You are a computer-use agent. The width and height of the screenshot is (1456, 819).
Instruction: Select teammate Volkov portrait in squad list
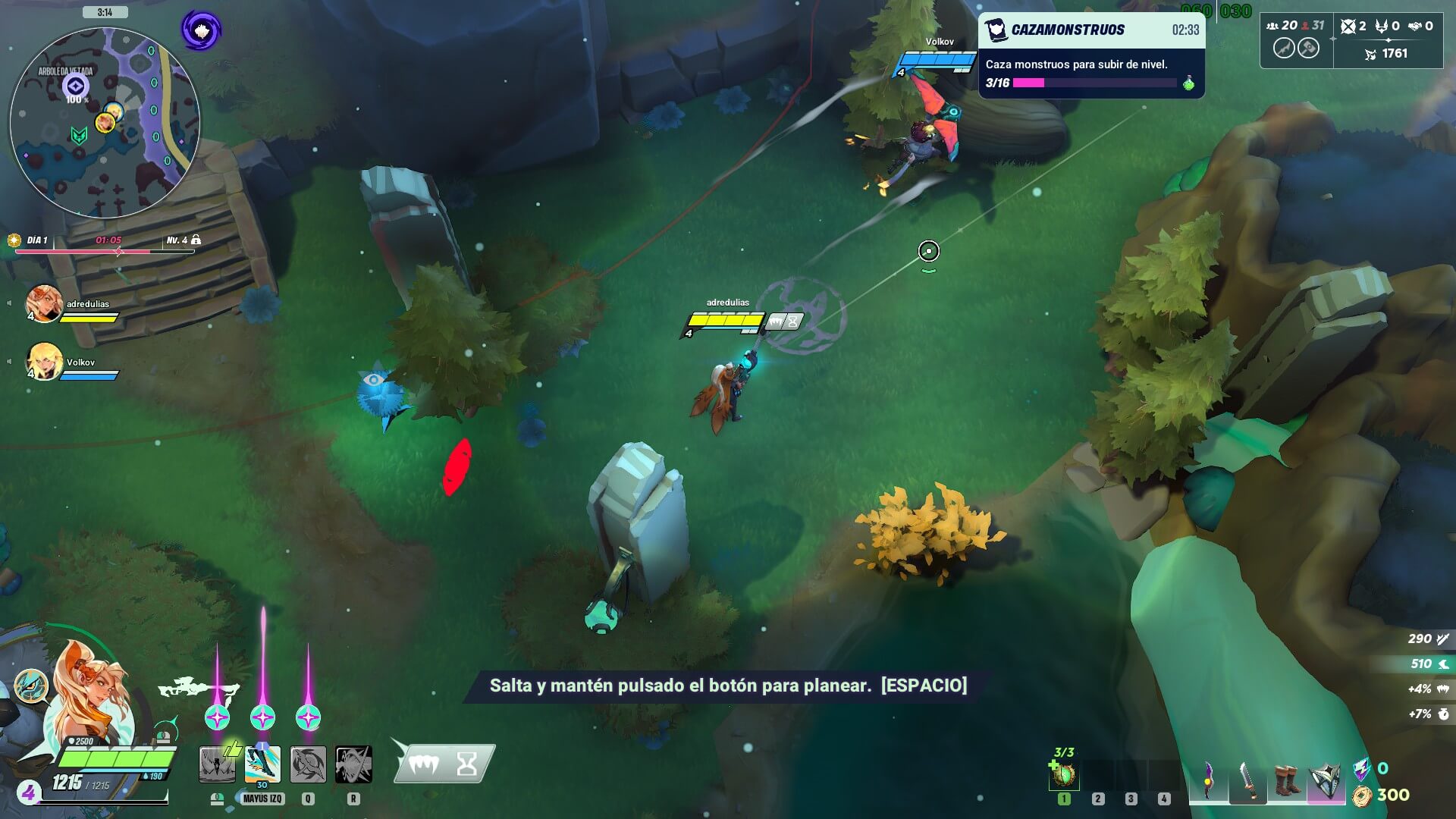[x=43, y=362]
